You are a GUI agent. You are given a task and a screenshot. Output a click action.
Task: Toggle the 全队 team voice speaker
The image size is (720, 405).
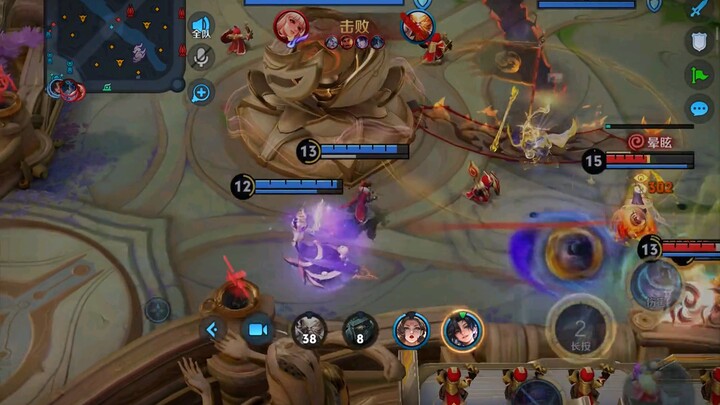click(202, 26)
